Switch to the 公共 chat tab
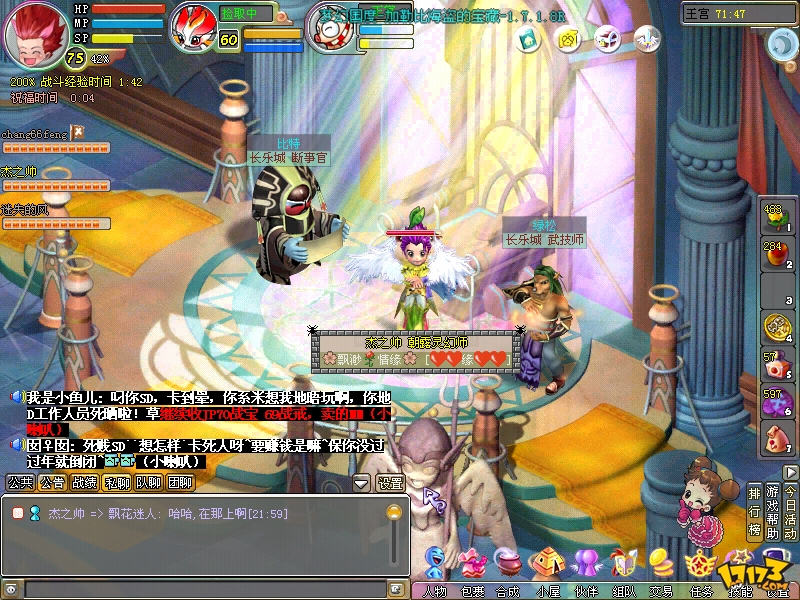 20,483
